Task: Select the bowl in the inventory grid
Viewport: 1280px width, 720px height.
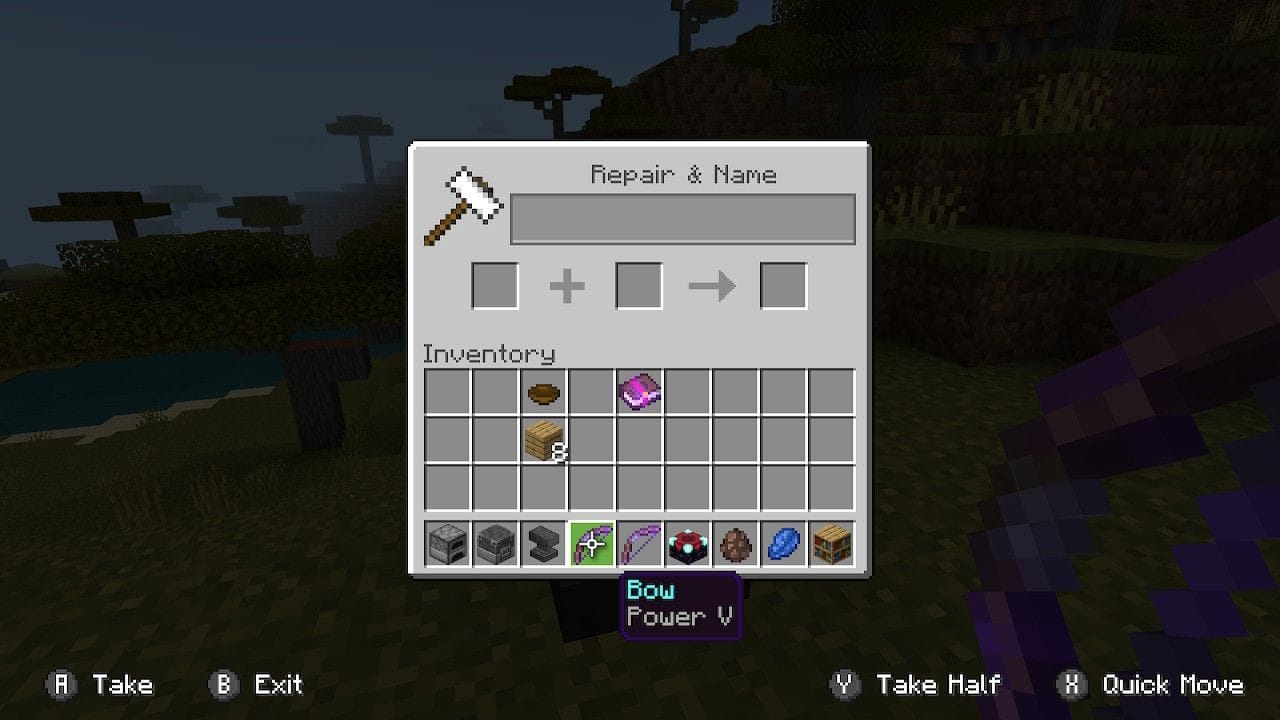Action: coord(542,393)
